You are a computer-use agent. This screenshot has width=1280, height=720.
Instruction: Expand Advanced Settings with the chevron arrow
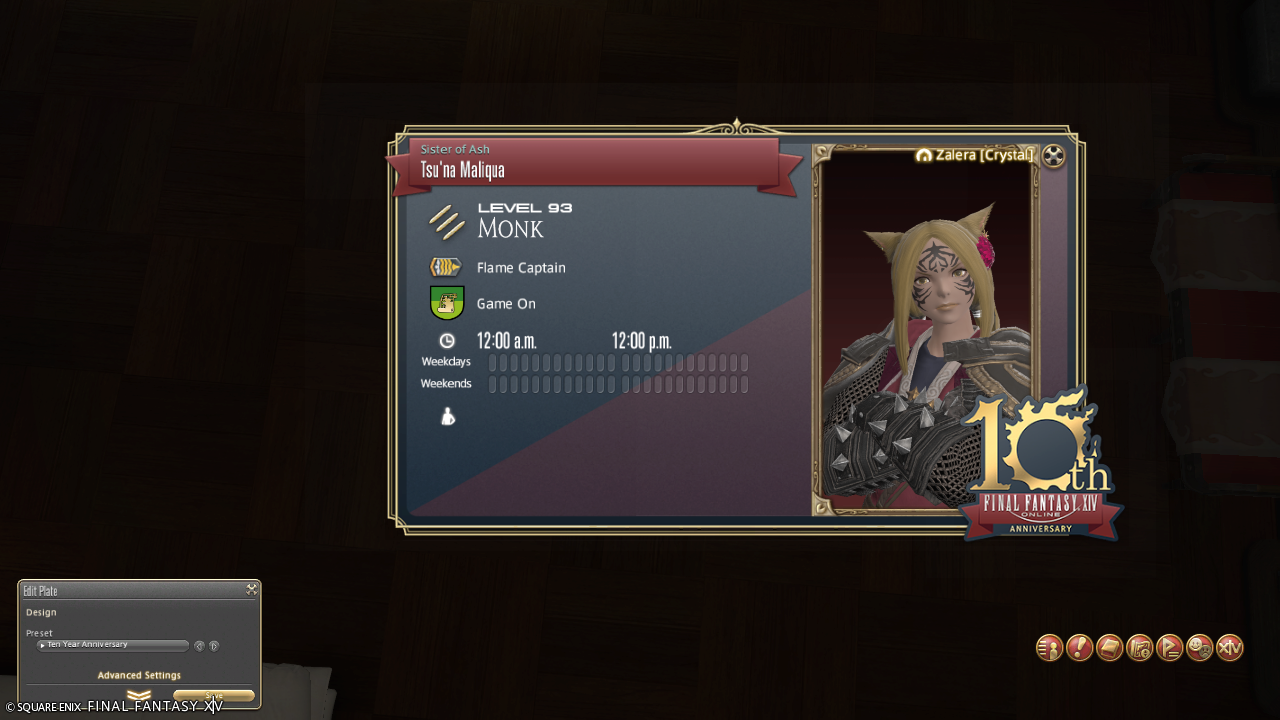tap(139, 695)
